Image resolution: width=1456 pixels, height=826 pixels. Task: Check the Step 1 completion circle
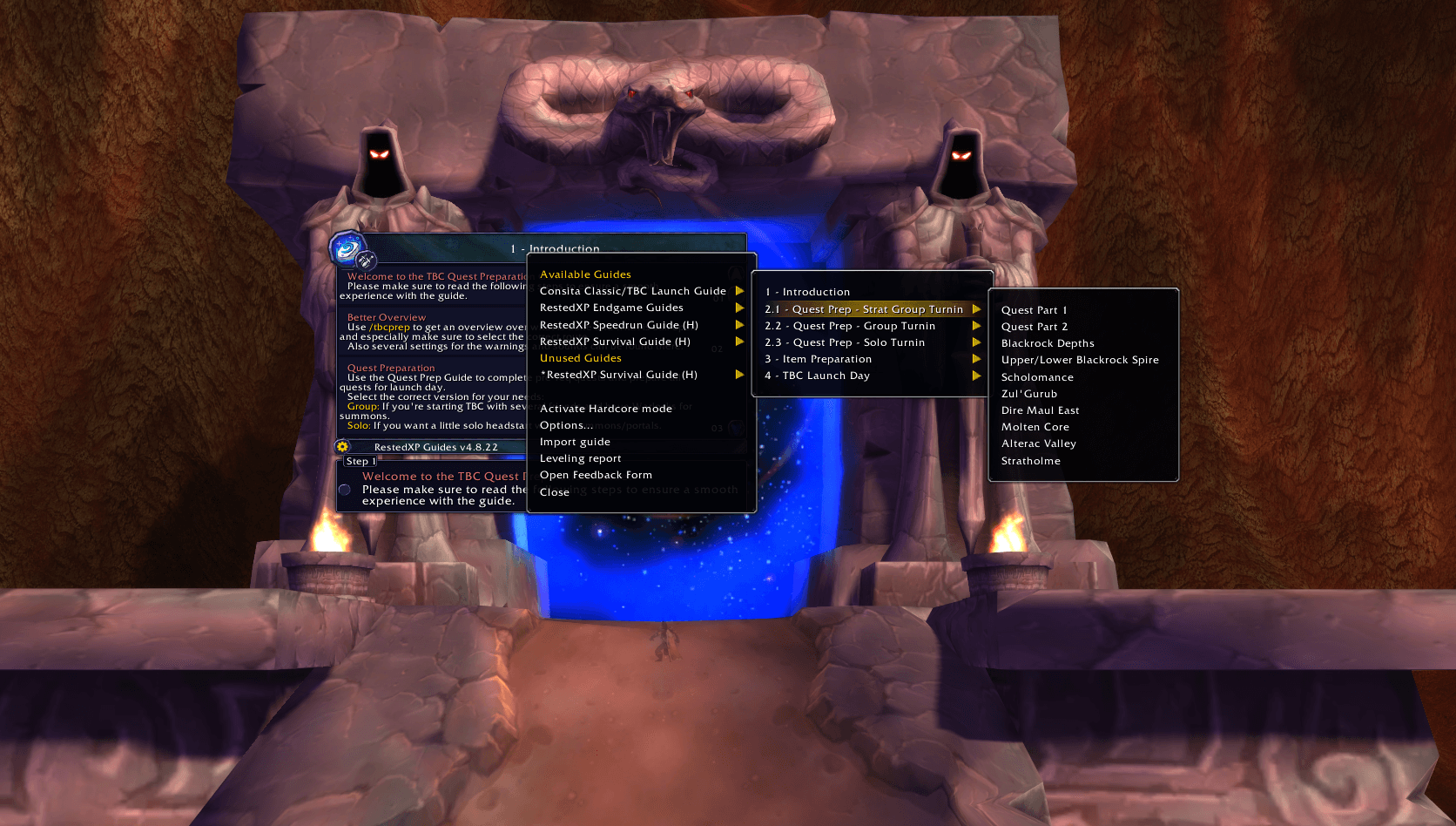coord(344,490)
